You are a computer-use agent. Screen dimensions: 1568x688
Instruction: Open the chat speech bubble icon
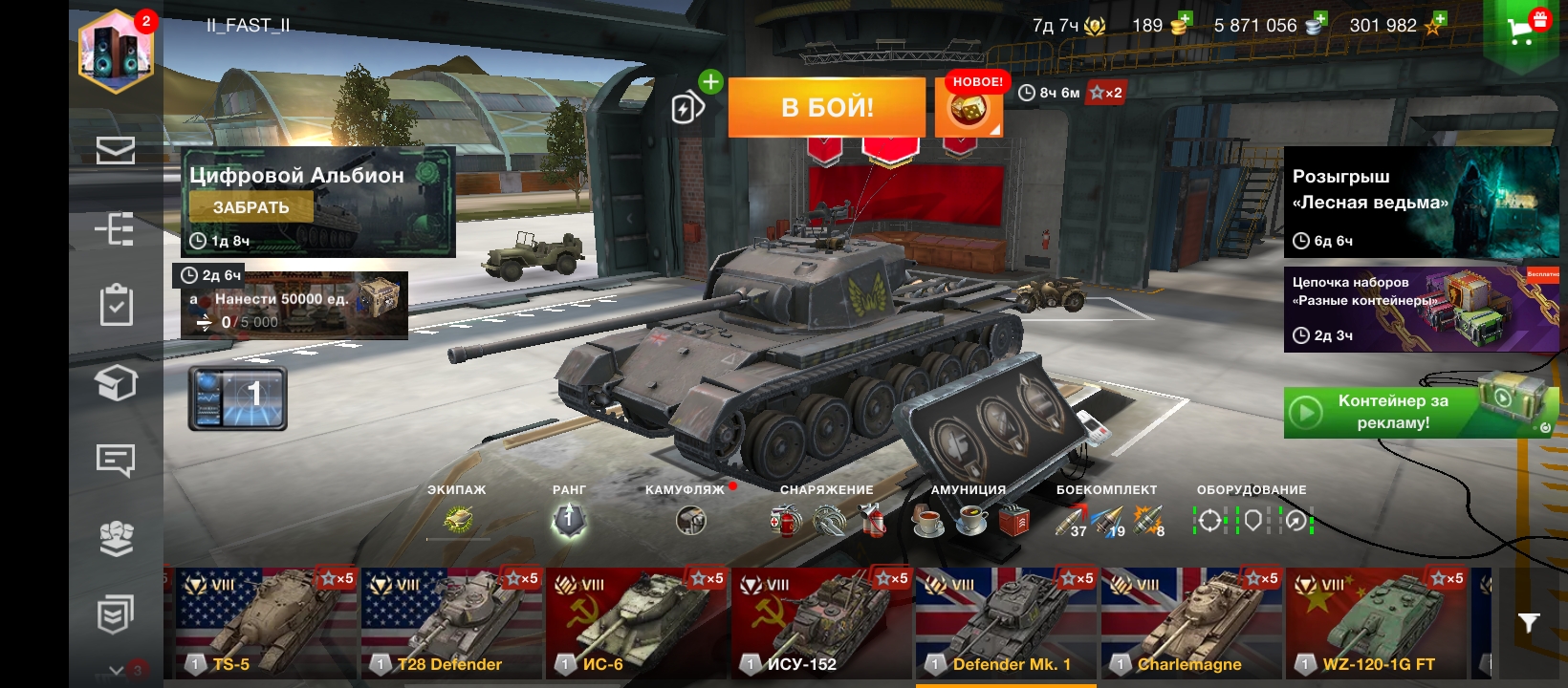pos(116,461)
